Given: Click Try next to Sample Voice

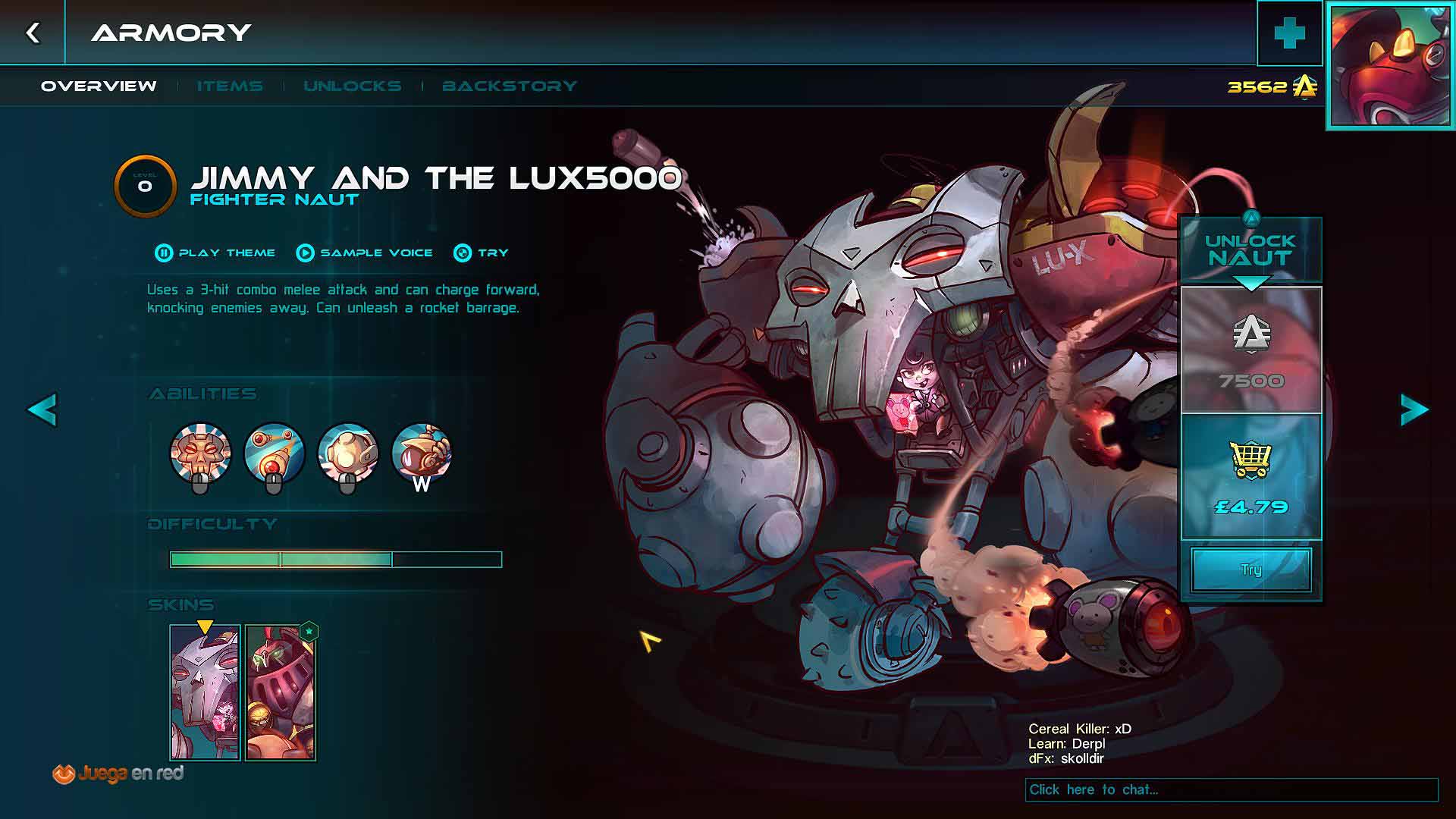Looking at the screenshot, I should (x=481, y=253).
